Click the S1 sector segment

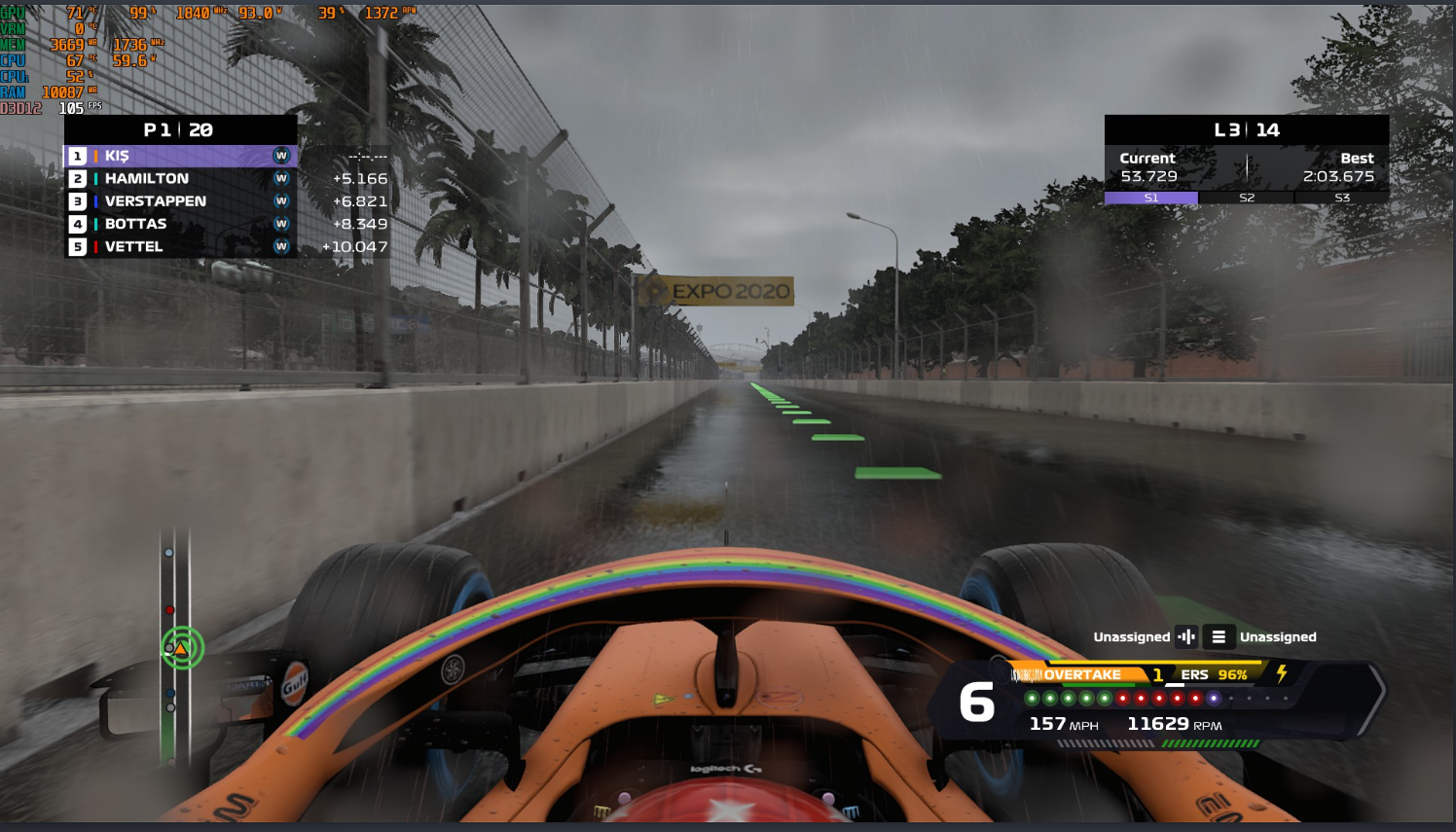1151,198
